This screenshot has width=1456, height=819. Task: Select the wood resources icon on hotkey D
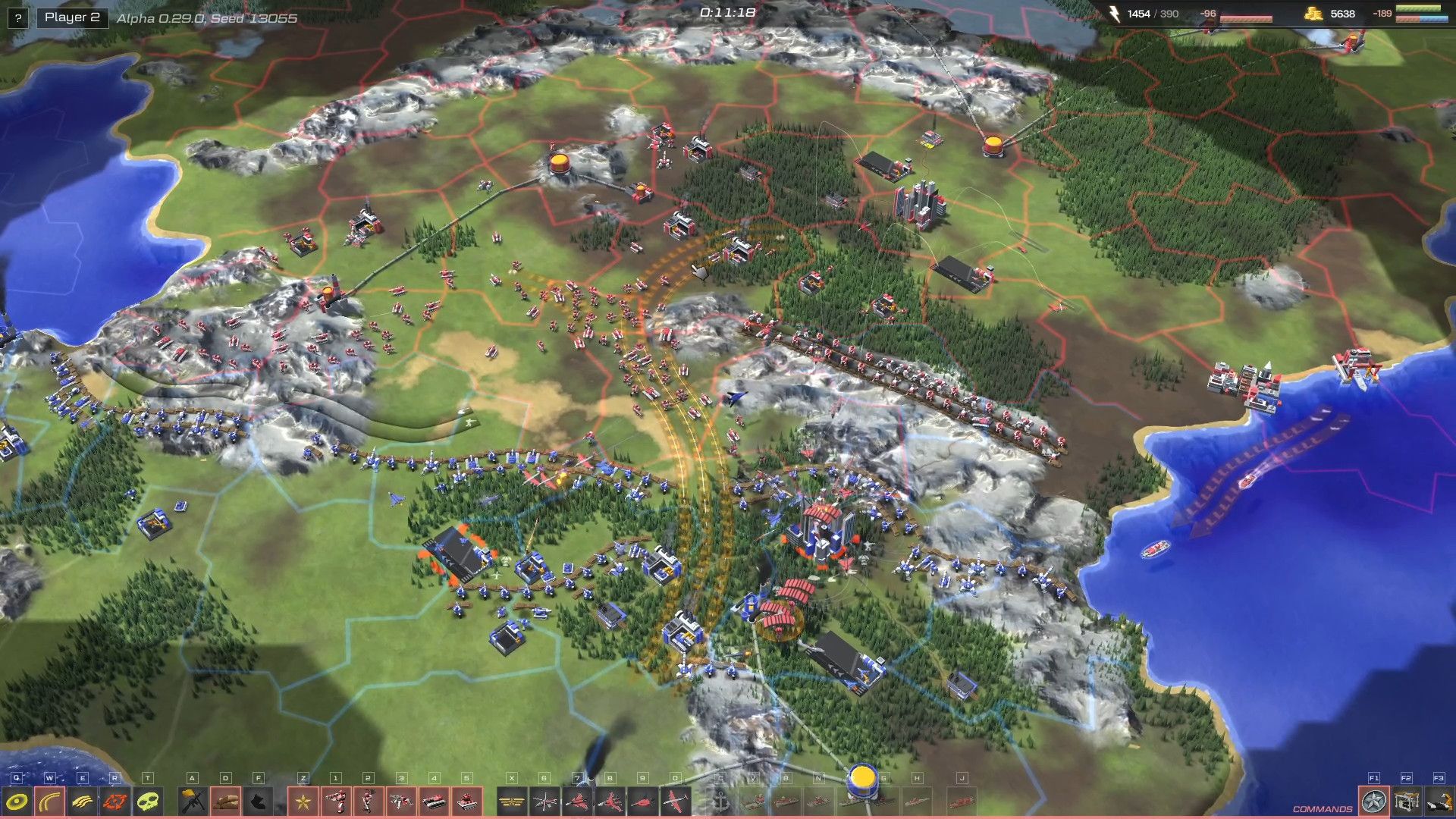(224, 801)
